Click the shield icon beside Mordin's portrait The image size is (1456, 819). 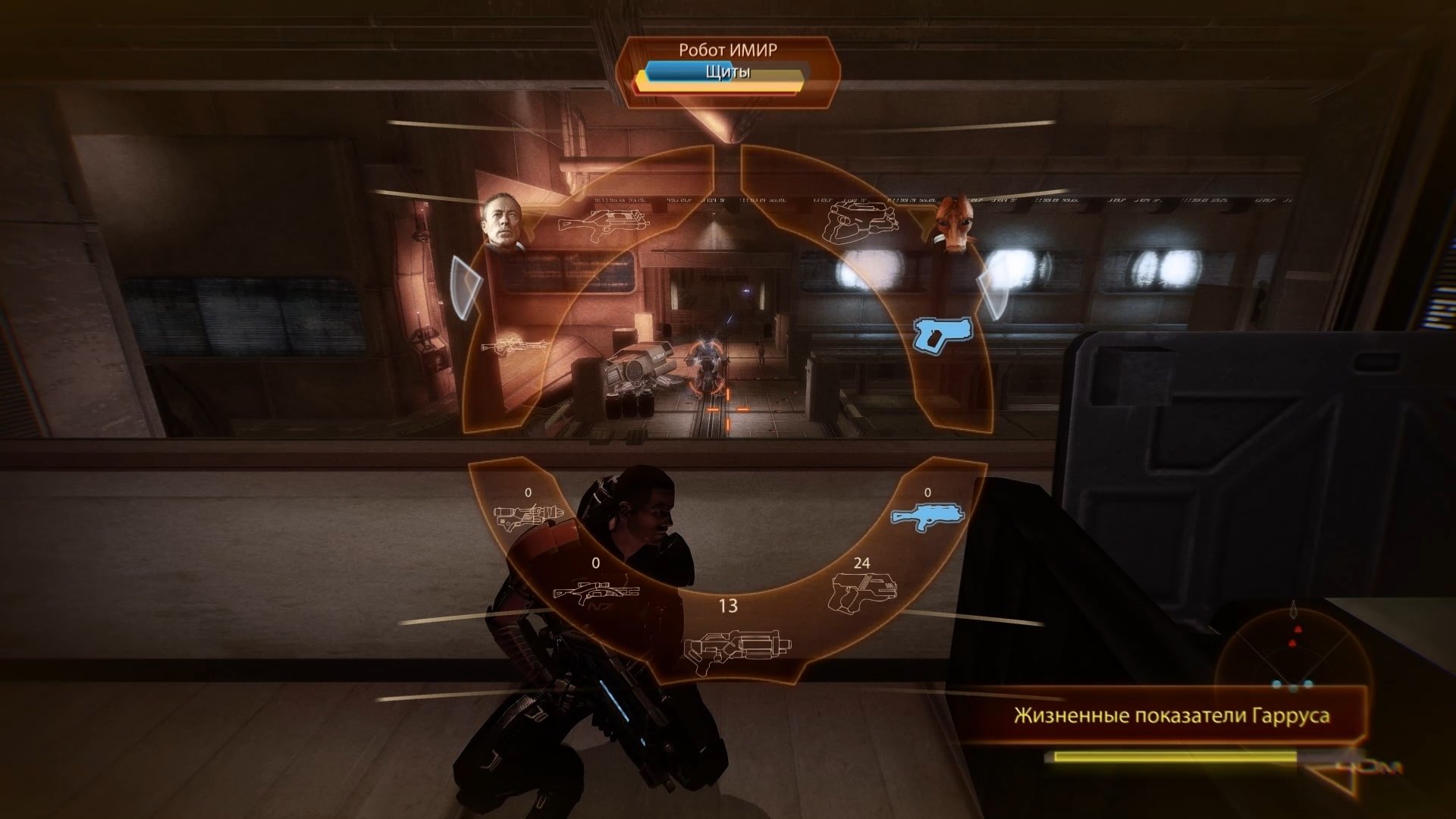click(993, 293)
